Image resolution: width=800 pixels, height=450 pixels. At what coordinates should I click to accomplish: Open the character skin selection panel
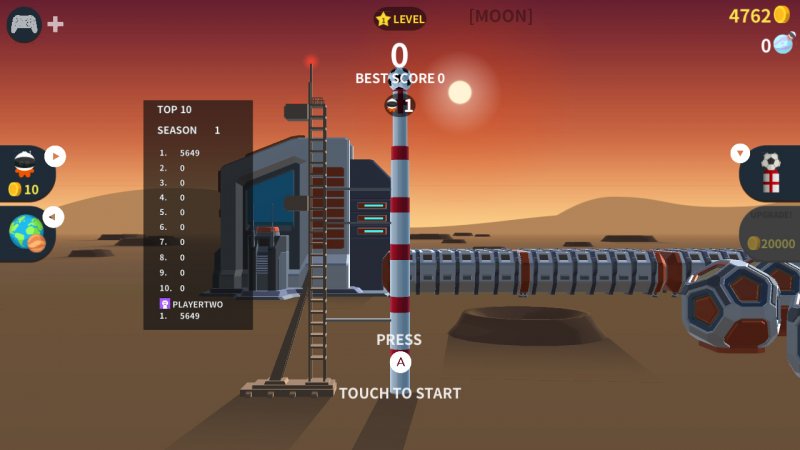25,172
